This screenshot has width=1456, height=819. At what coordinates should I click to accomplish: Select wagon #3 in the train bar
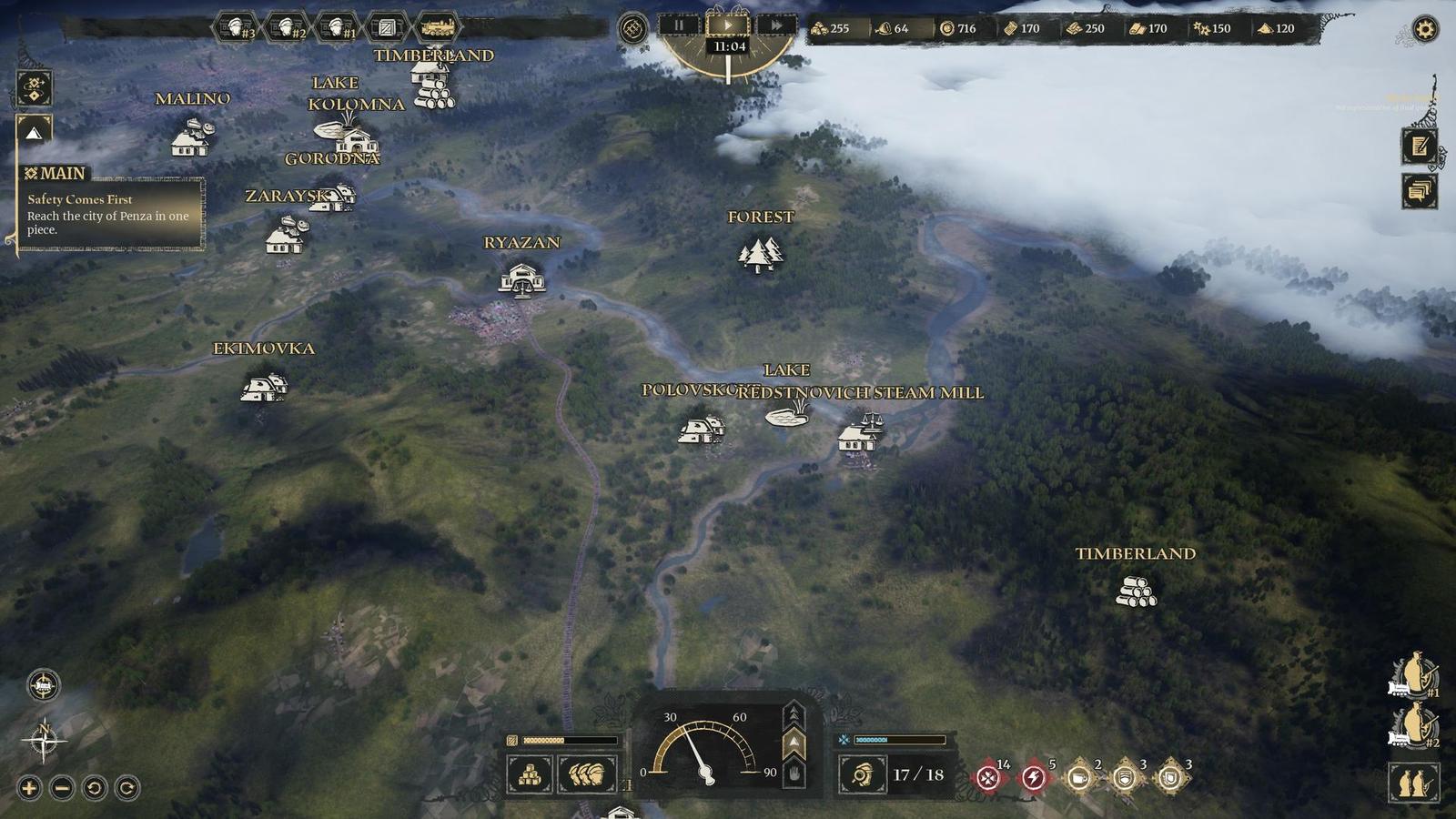[238, 28]
